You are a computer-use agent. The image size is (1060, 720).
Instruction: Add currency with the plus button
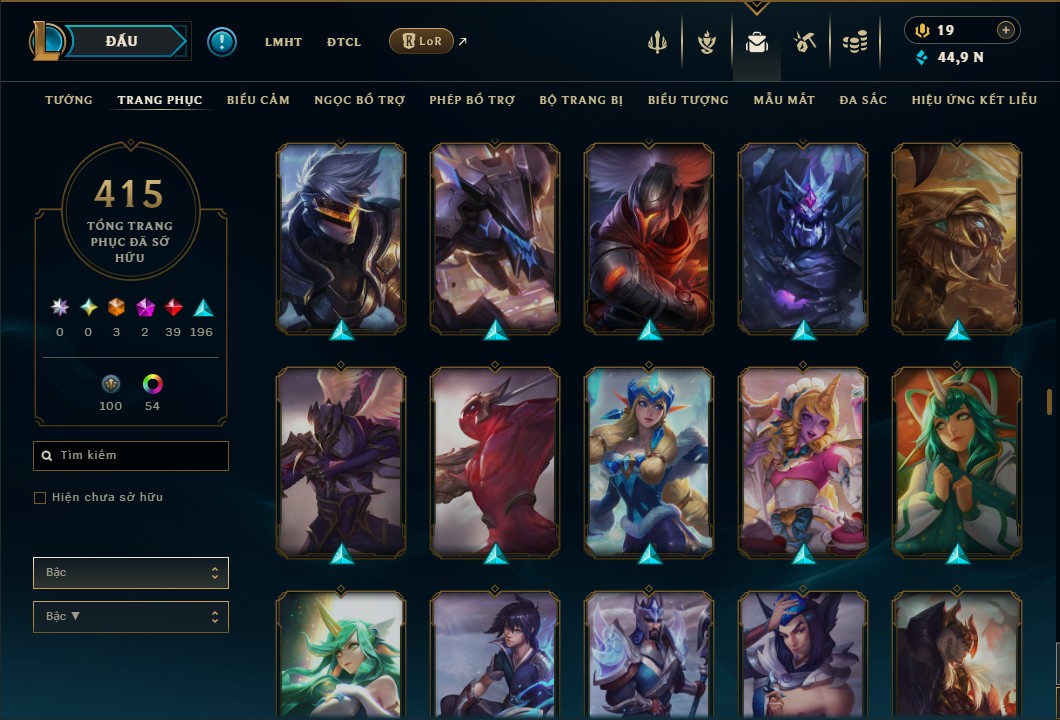tap(1006, 30)
